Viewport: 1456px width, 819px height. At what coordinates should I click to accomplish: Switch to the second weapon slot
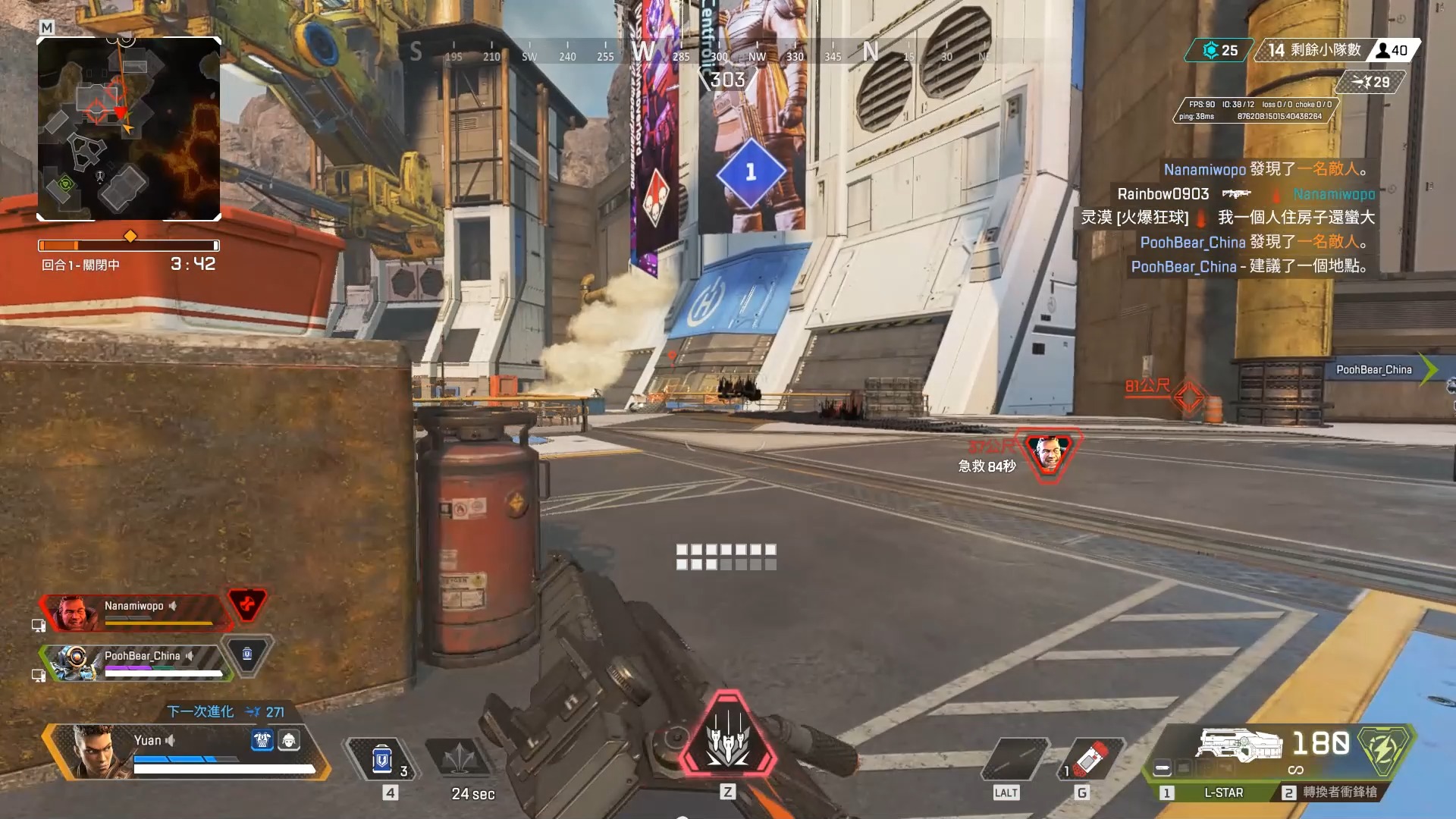click(1330, 792)
